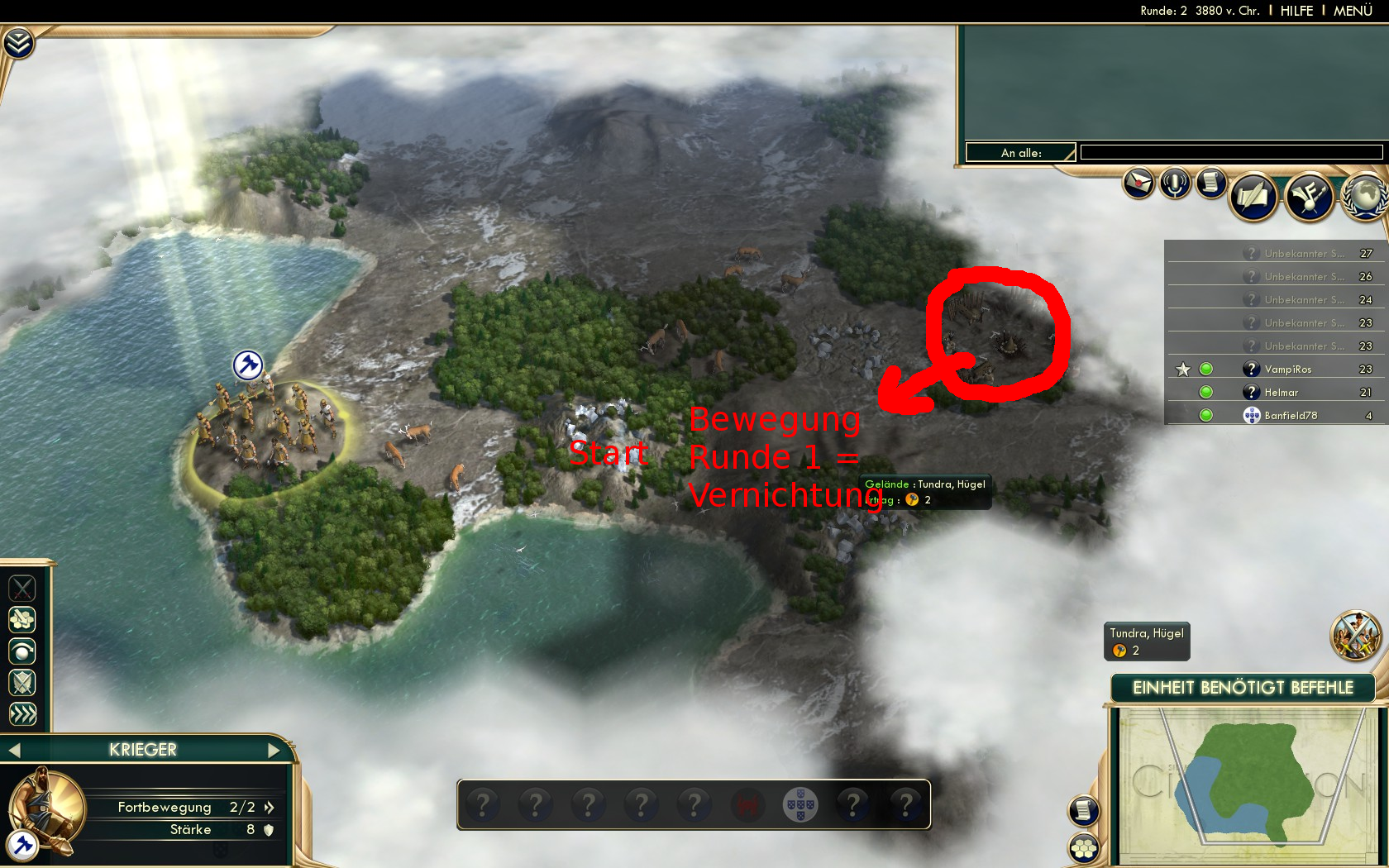The image size is (1389, 868).
Task: Open the crossed swords military overview icon
Action: [1355, 636]
